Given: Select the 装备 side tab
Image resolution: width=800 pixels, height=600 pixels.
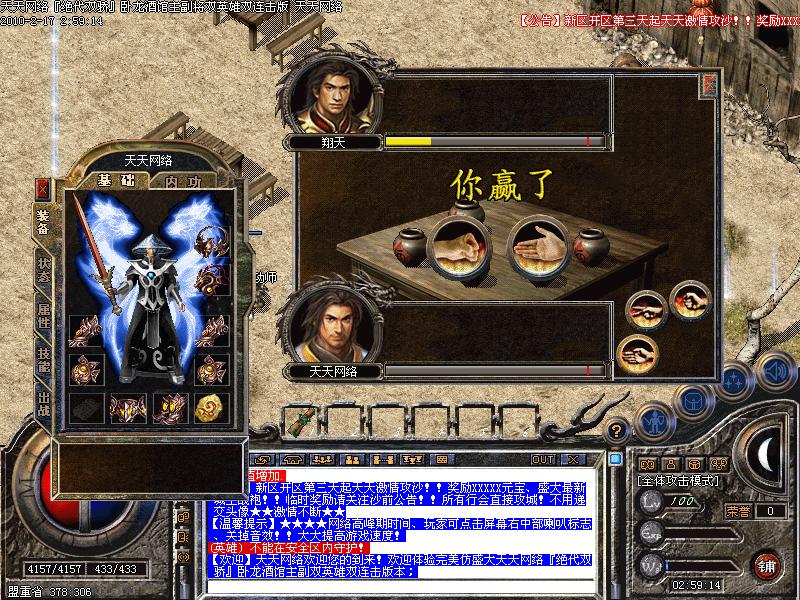Looking at the screenshot, I should [x=44, y=221].
